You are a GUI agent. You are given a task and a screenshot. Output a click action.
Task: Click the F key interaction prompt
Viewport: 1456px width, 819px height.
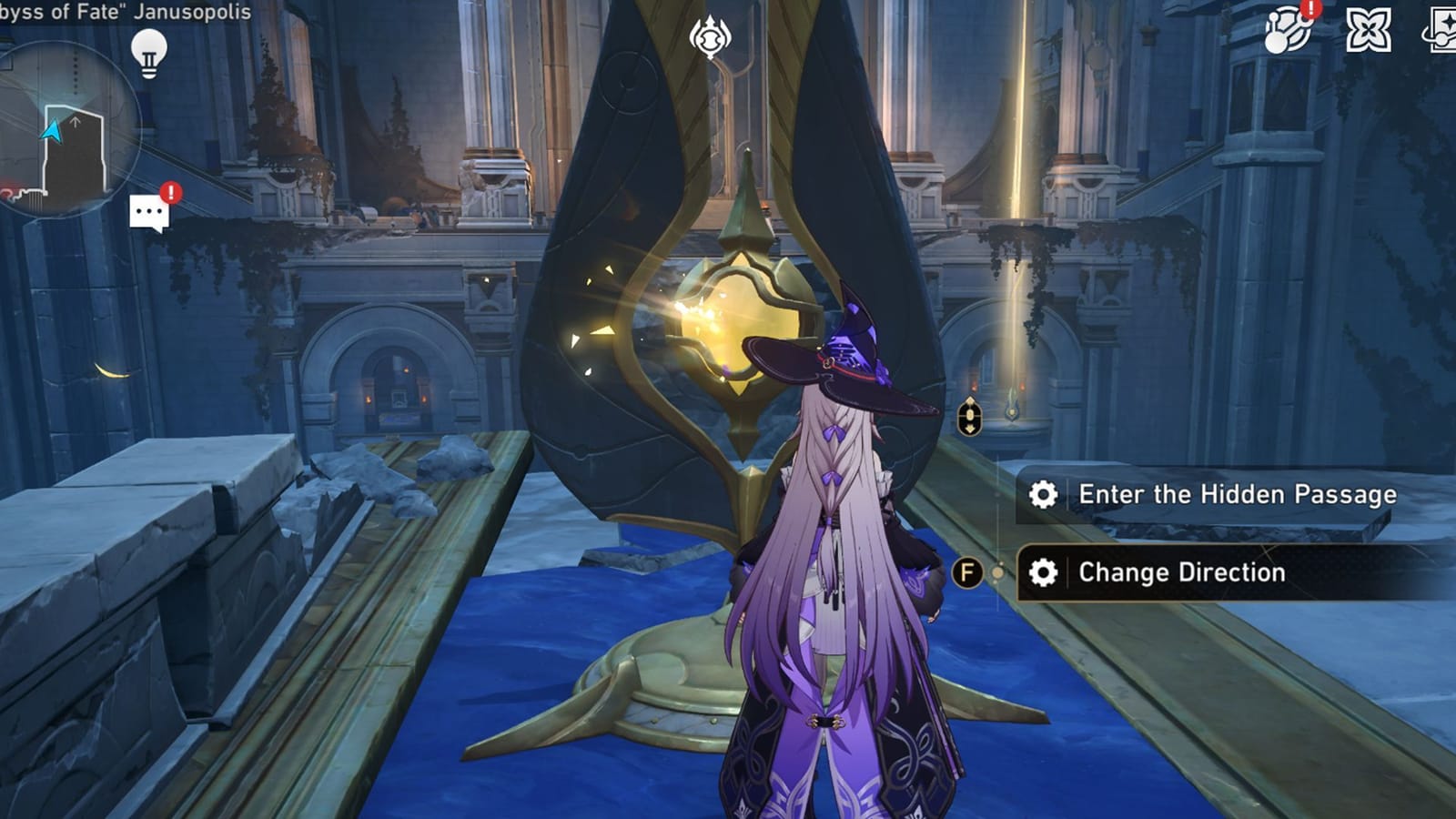967,573
